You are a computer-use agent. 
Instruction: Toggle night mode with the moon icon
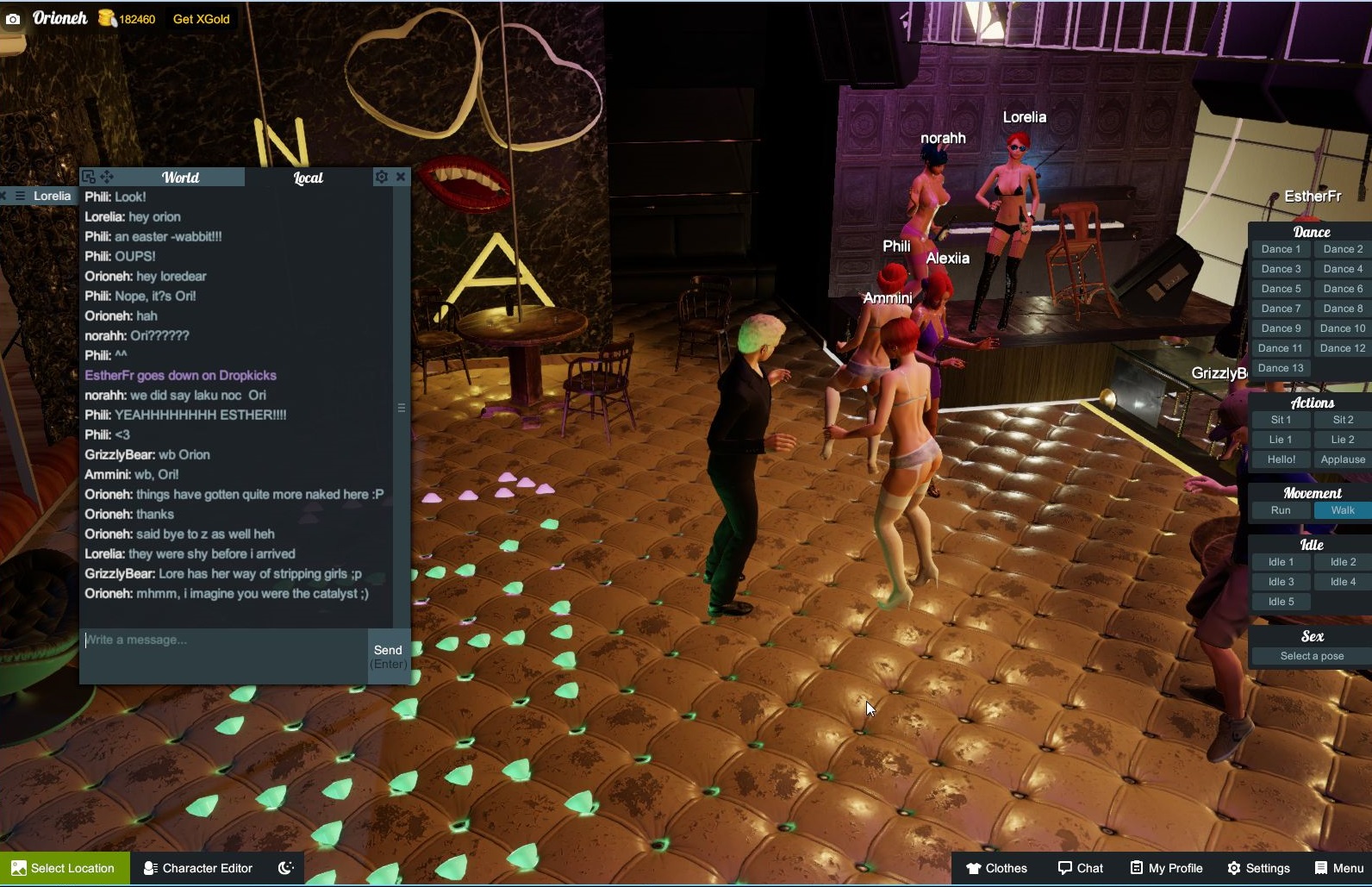click(x=284, y=868)
